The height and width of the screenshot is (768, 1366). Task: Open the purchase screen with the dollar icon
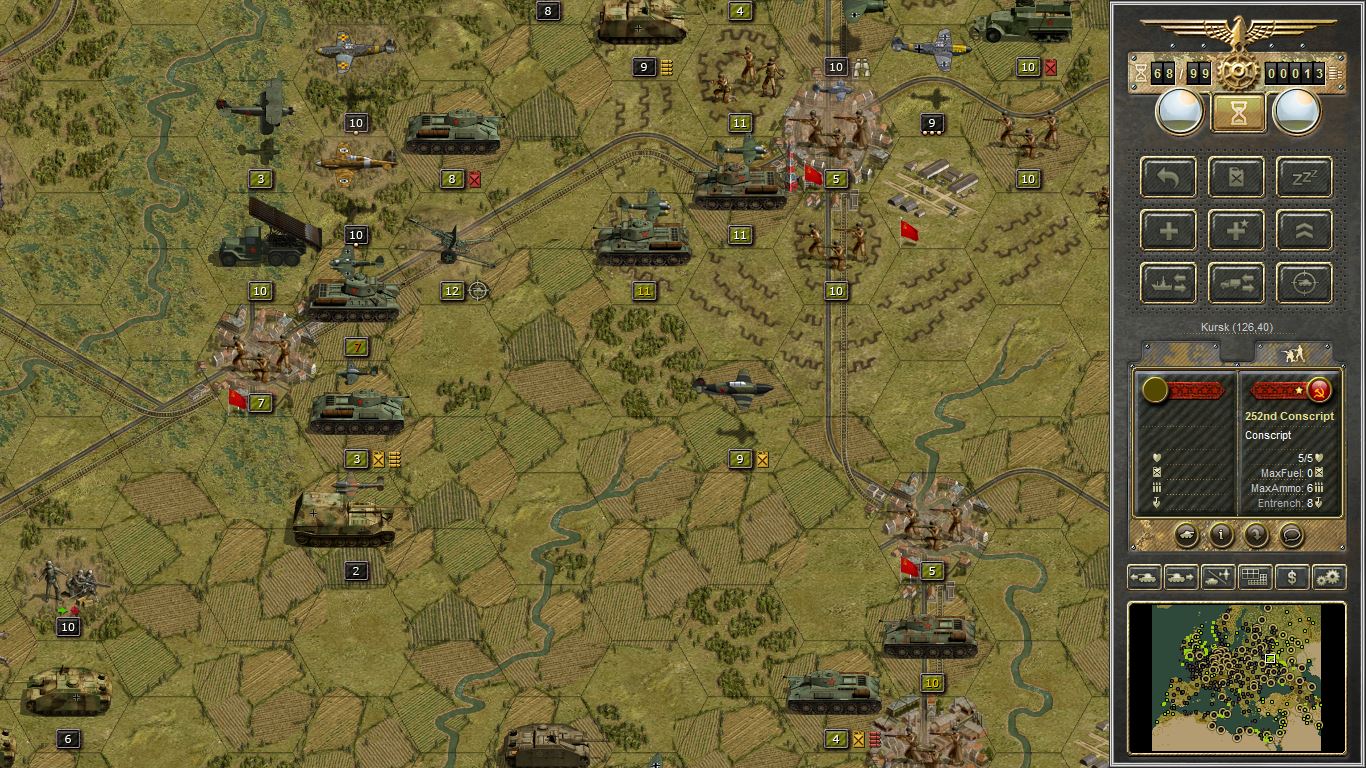point(1291,577)
